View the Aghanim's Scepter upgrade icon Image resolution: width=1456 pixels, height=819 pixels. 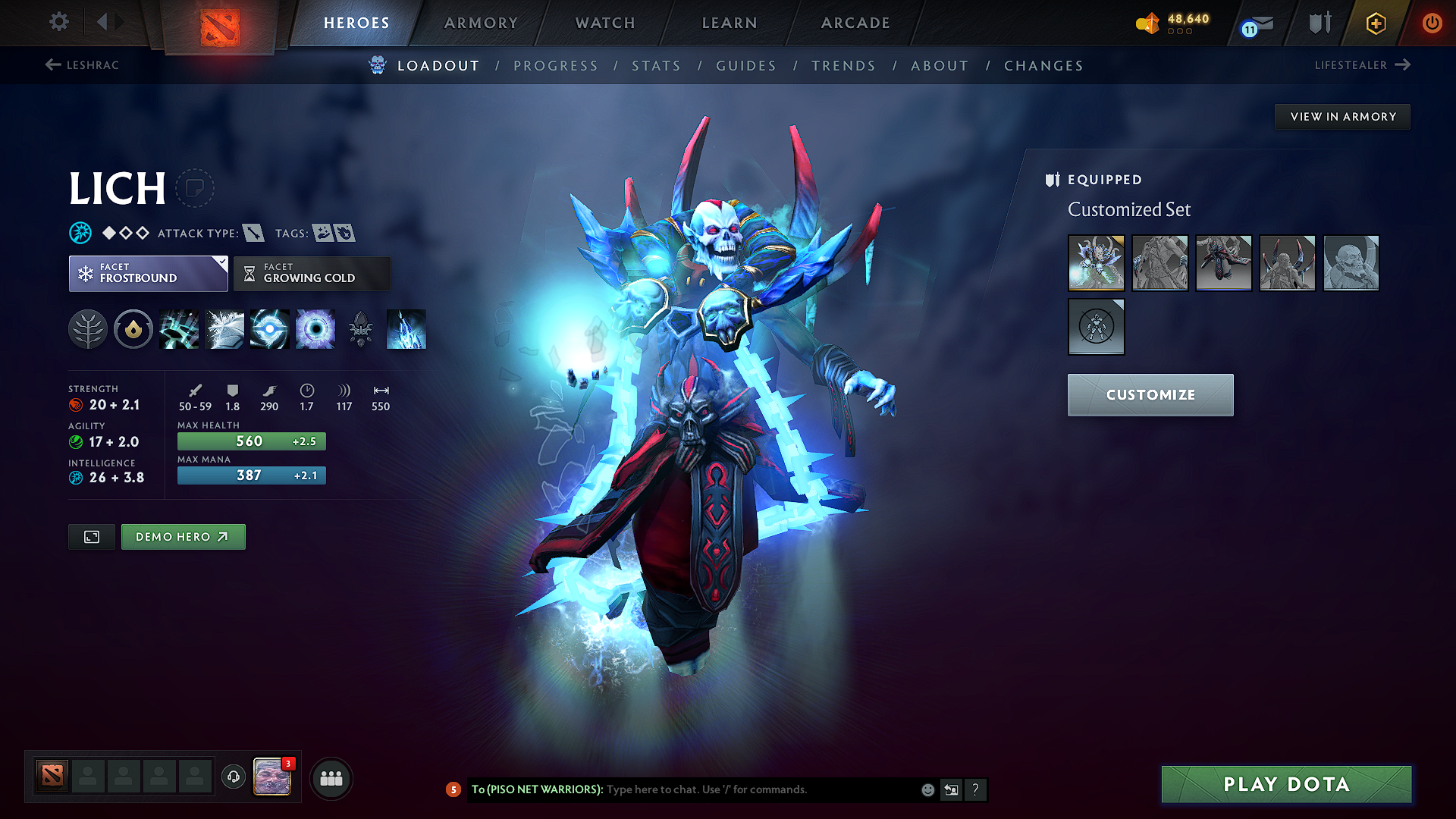[x=362, y=329]
